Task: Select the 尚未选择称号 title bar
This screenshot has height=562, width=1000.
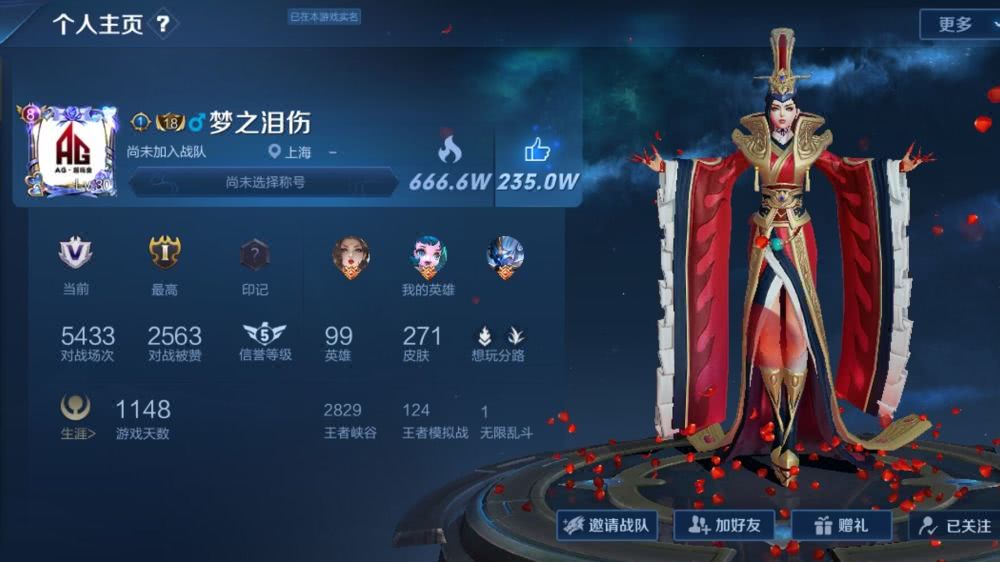Action: [264, 182]
